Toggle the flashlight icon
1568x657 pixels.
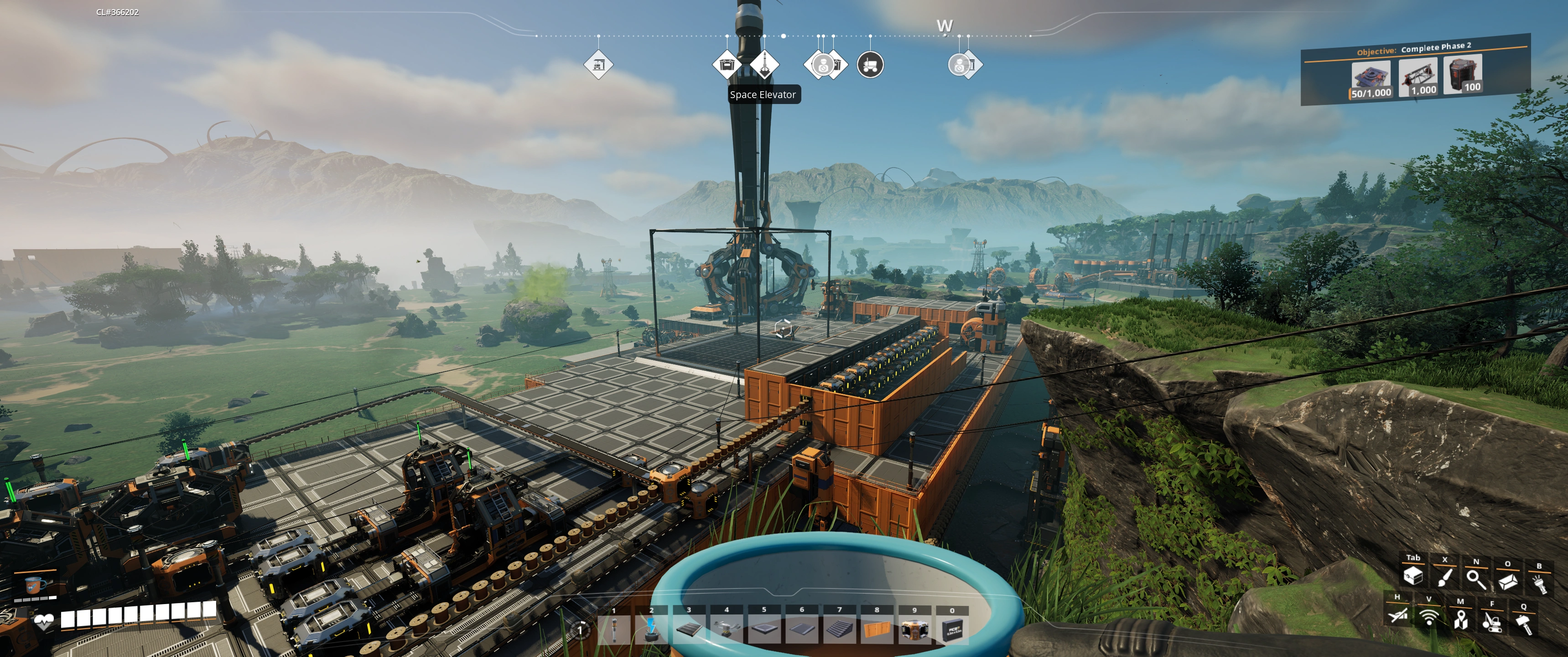pyautogui.click(x=1539, y=584)
